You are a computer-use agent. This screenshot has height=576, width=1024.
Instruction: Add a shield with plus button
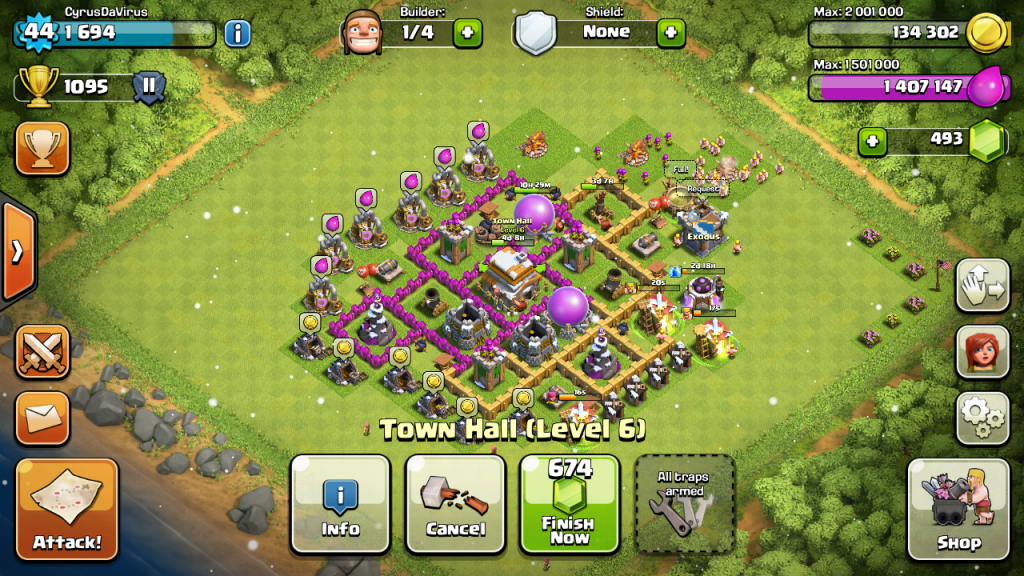671,33
